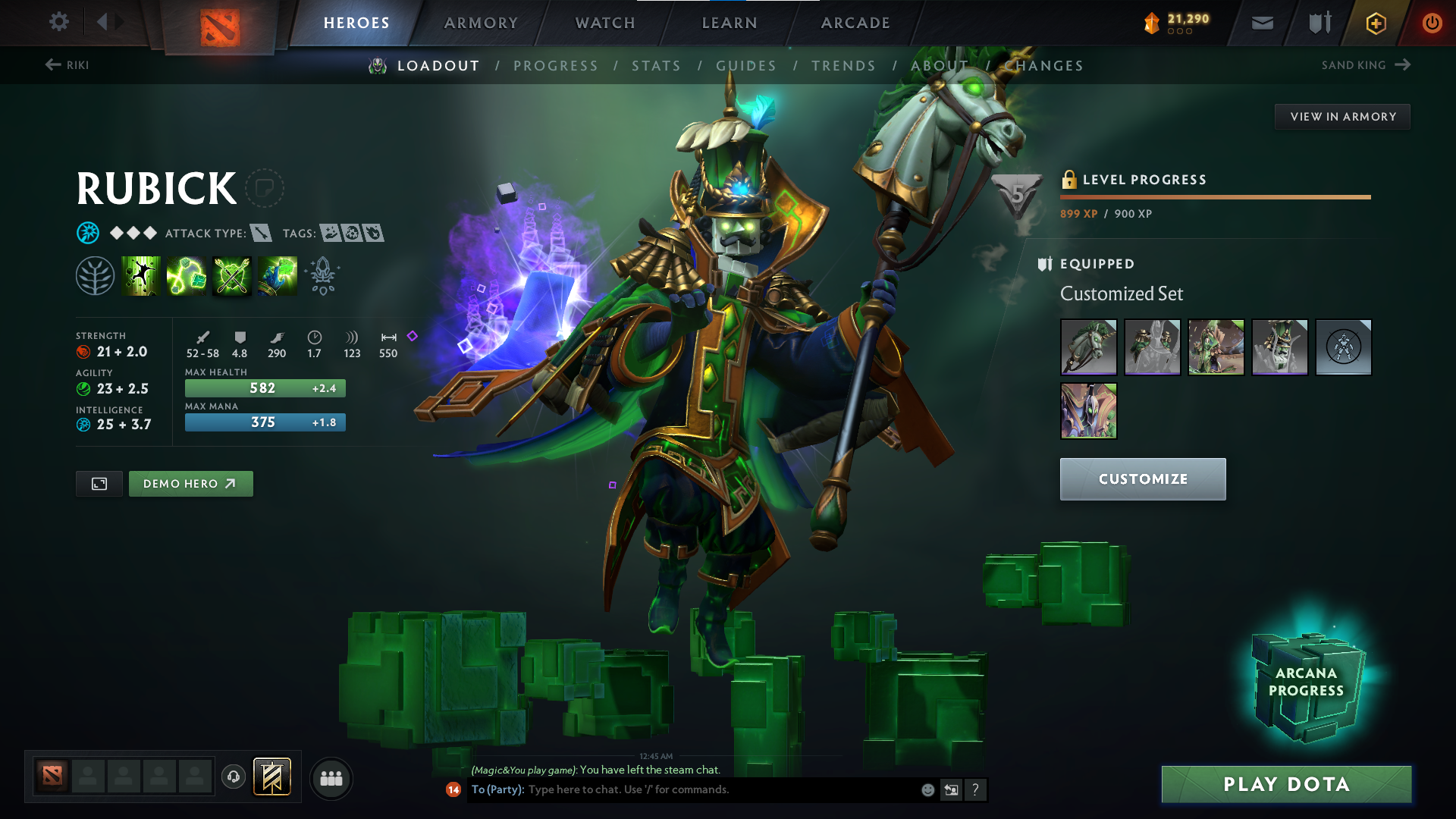
Task: Open the mail envelope notifications icon
Action: coord(1261,23)
